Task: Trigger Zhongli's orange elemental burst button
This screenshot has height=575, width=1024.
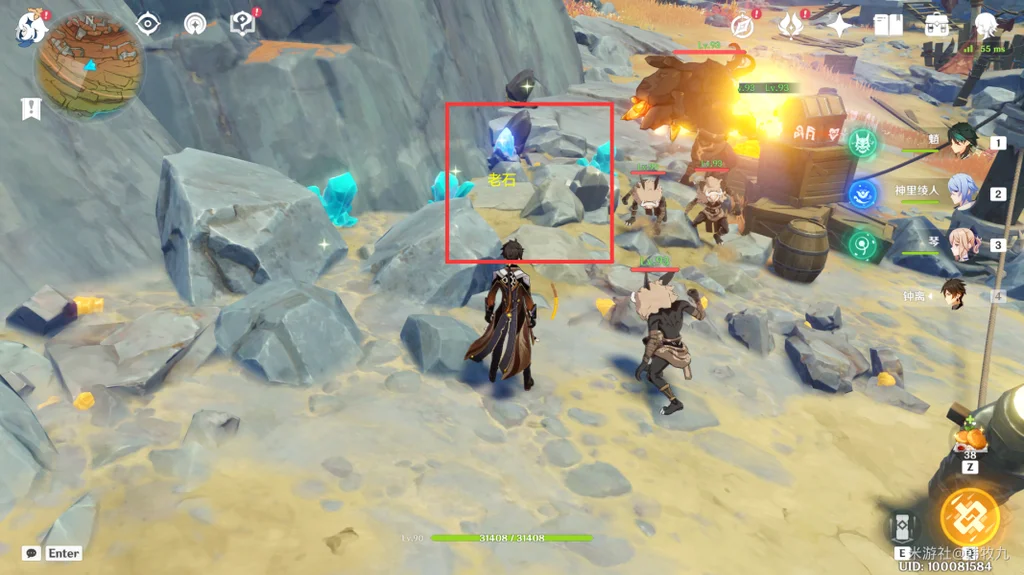Action: click(x=969, y=517)
